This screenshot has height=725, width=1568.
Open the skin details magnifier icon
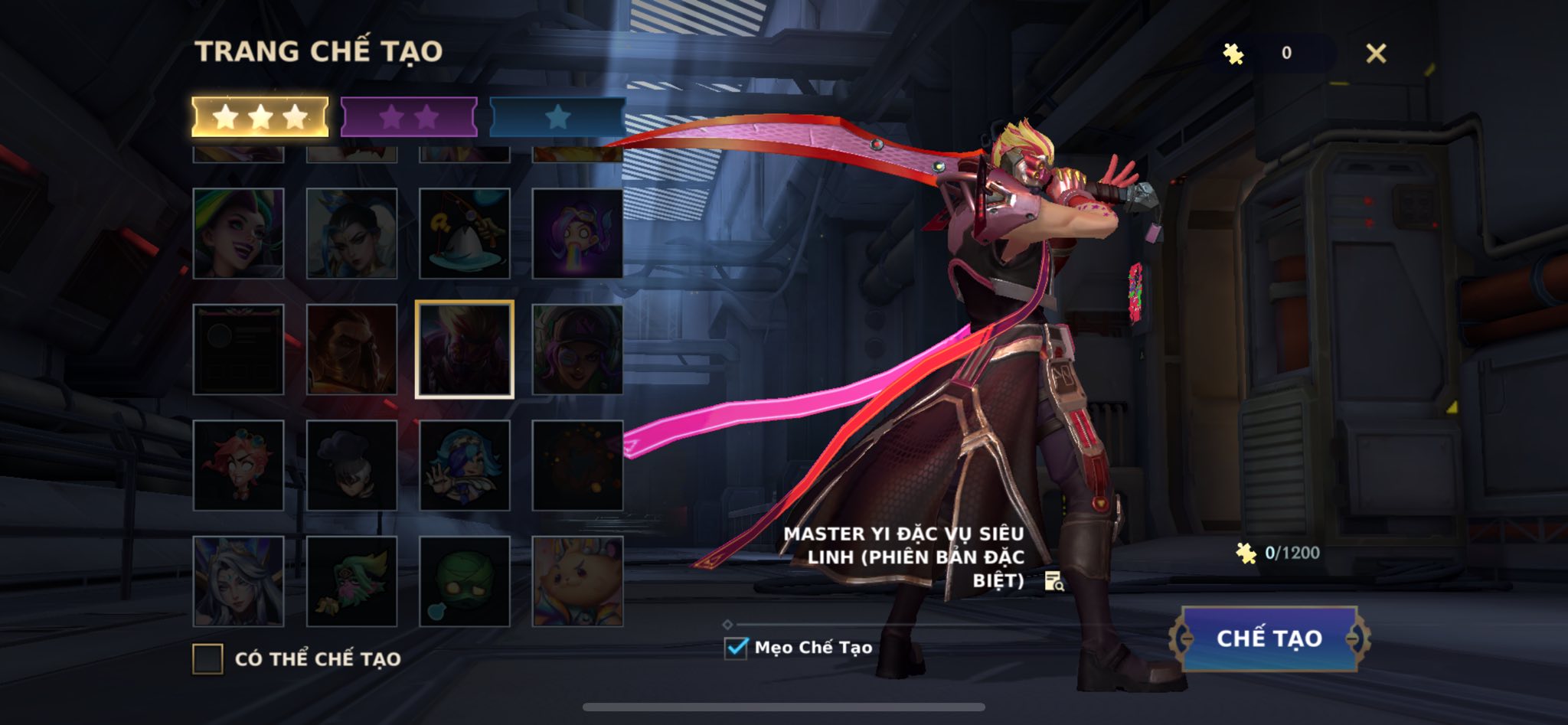pyautogui.click(x=1054, y=582)
